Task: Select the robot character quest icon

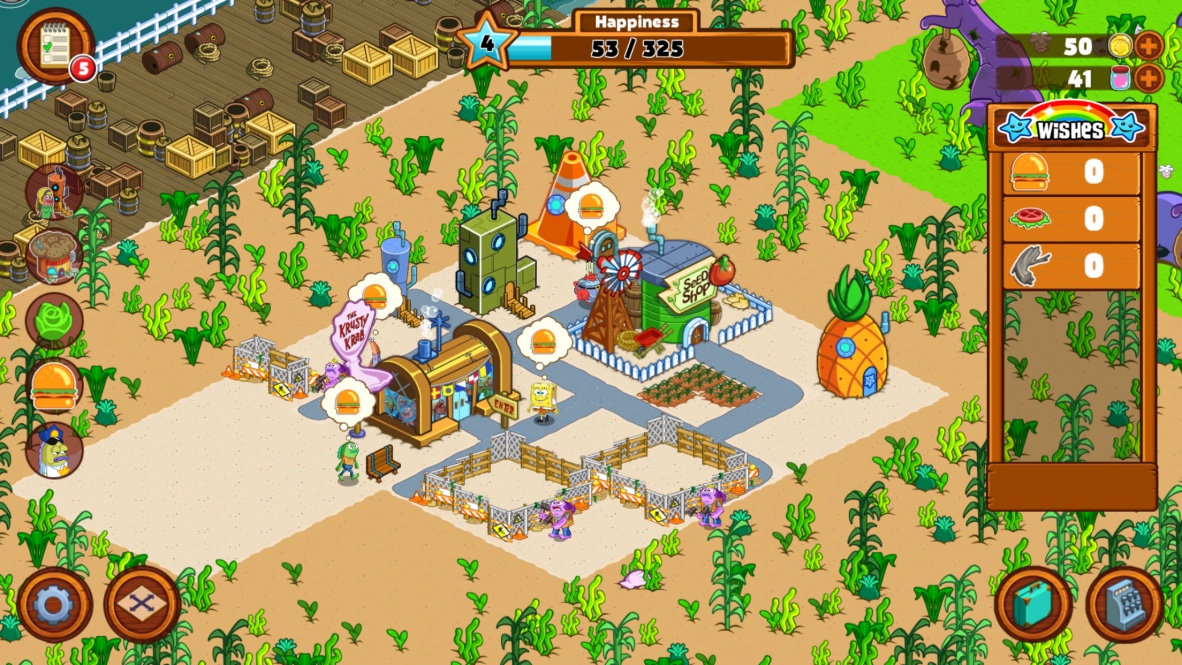Action: [53, 193]
